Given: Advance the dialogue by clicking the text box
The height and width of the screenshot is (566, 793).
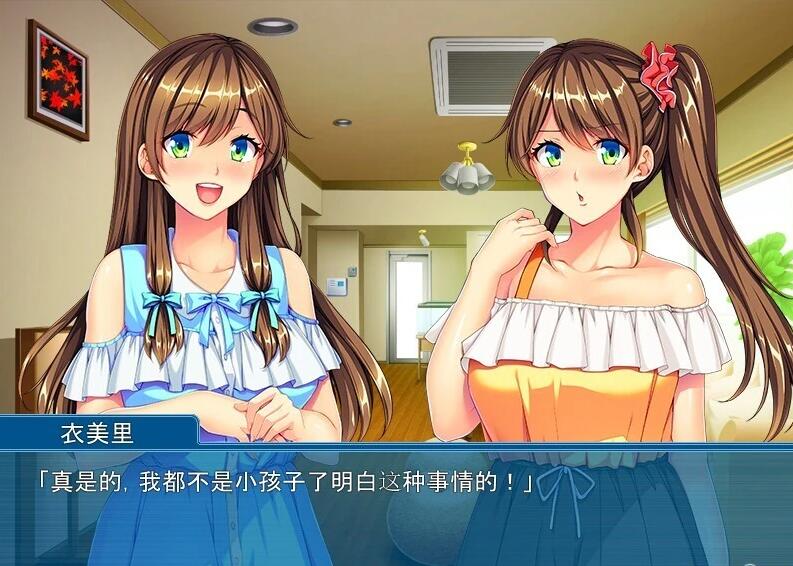Looking at the screenshot, I should tap(396, 507).
